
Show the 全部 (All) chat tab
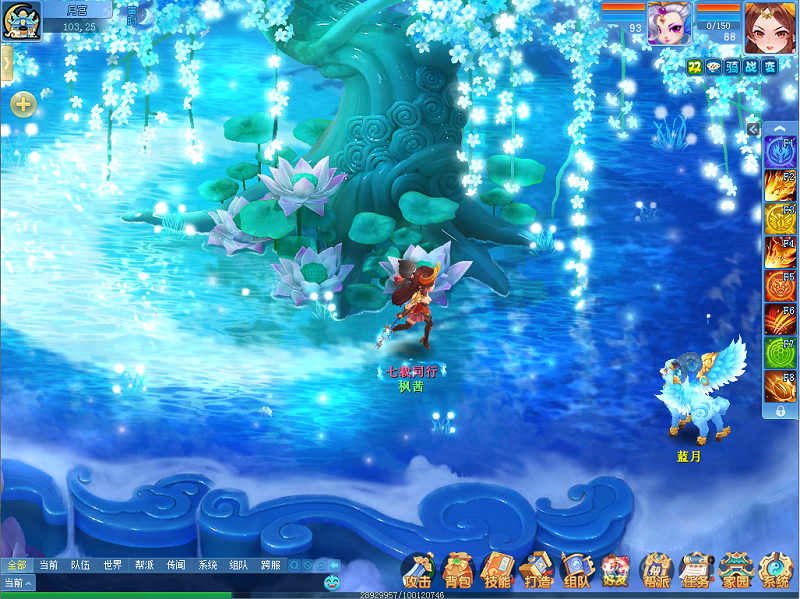point(16,565)
